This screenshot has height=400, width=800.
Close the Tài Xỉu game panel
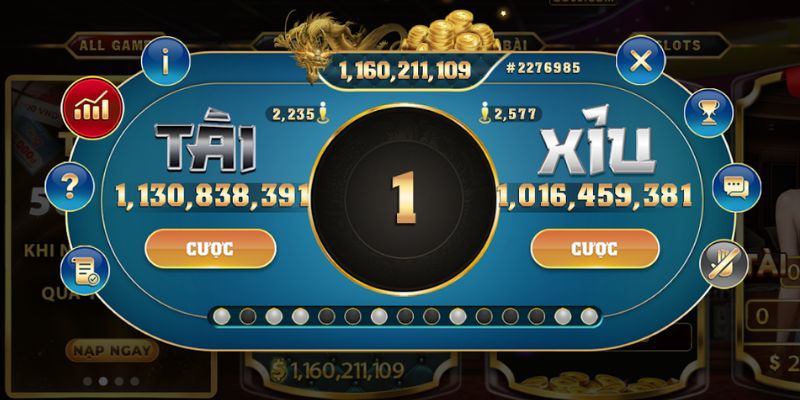[641, 61]
